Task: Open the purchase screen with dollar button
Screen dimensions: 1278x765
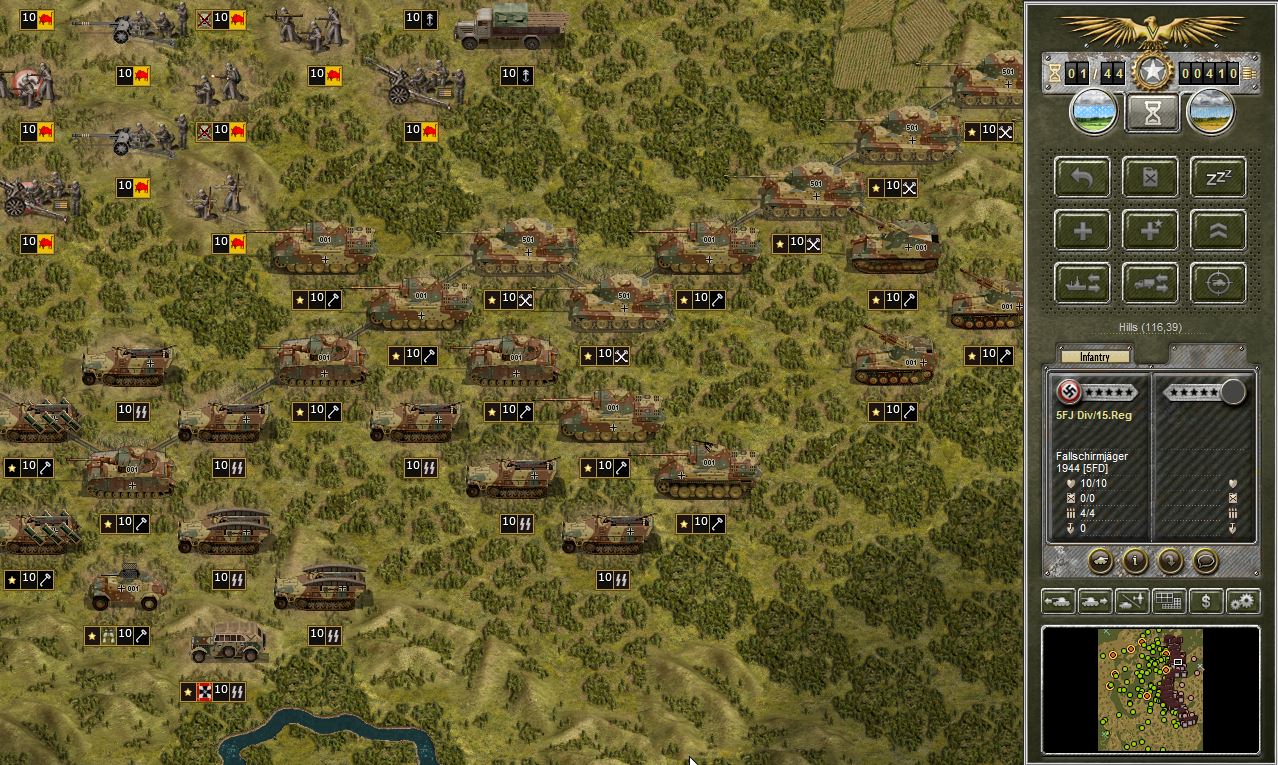Action: [x=1206, y=601]
